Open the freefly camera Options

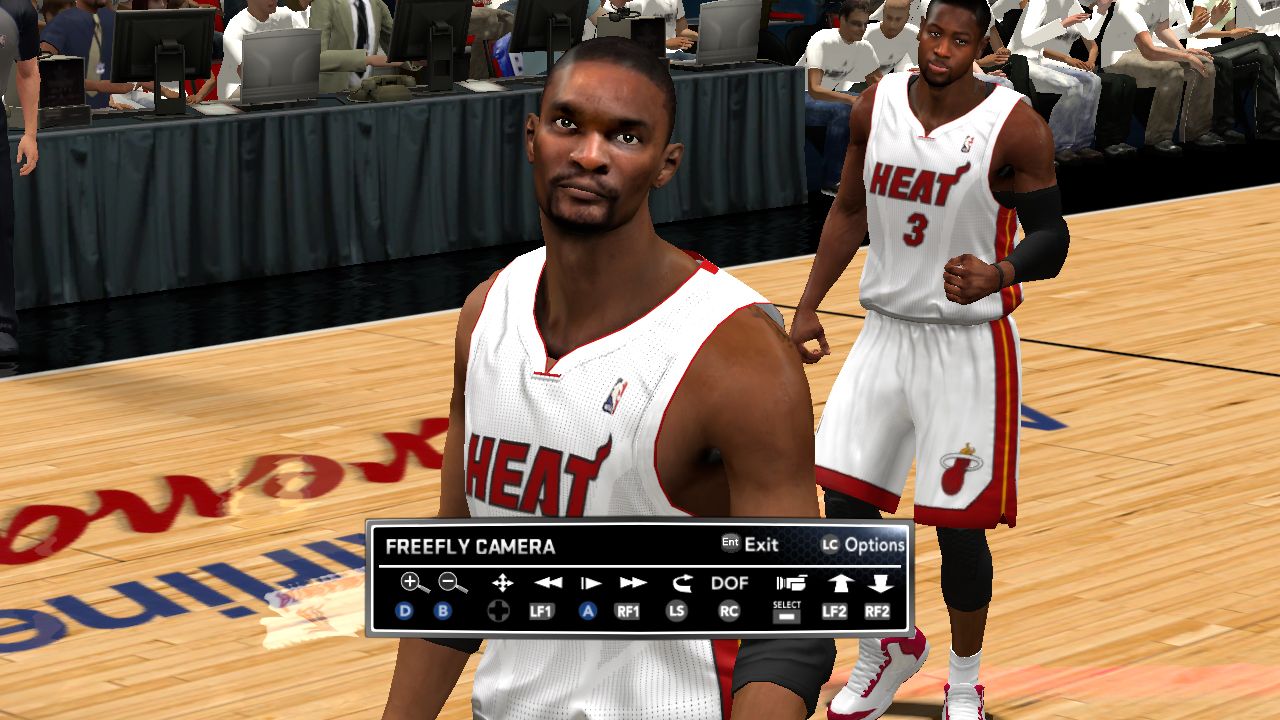click(x=874, y=545)
